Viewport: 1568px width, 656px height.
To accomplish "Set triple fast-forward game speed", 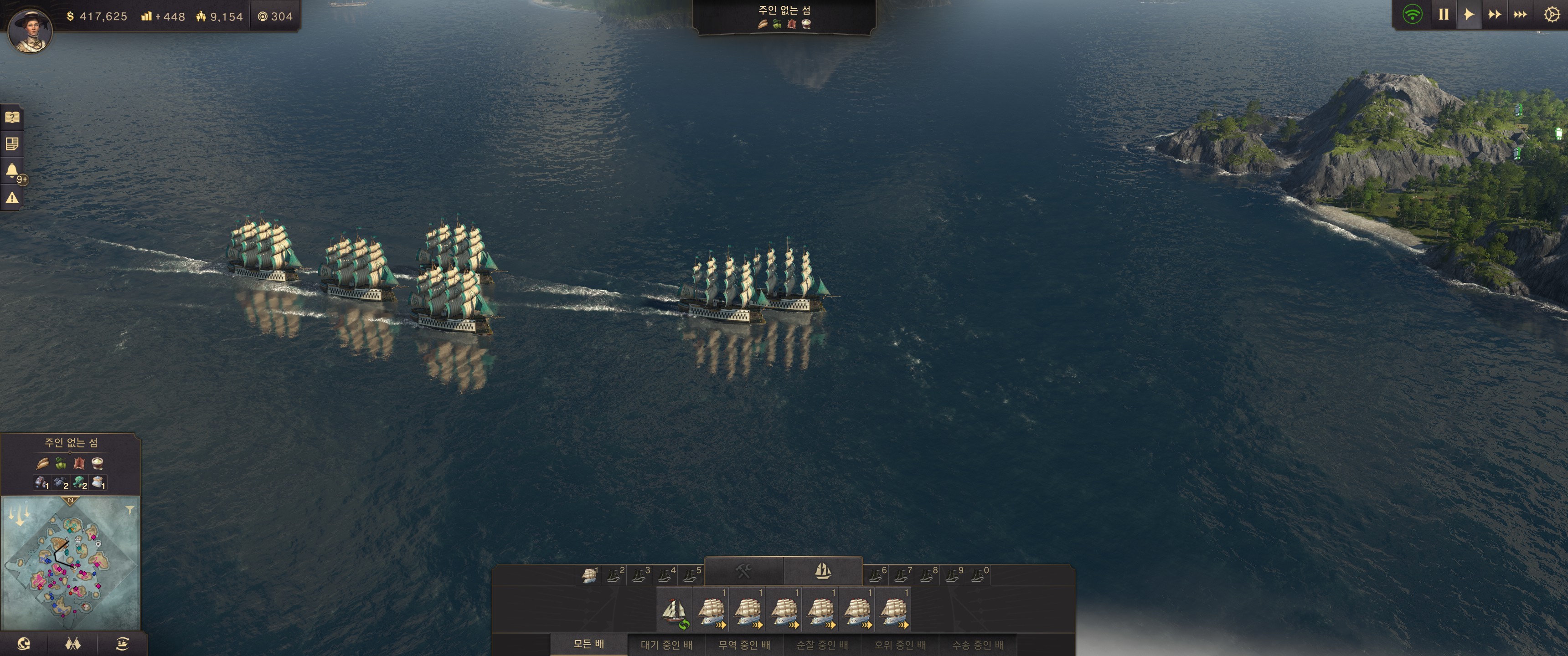I will tap(1520, 15).
